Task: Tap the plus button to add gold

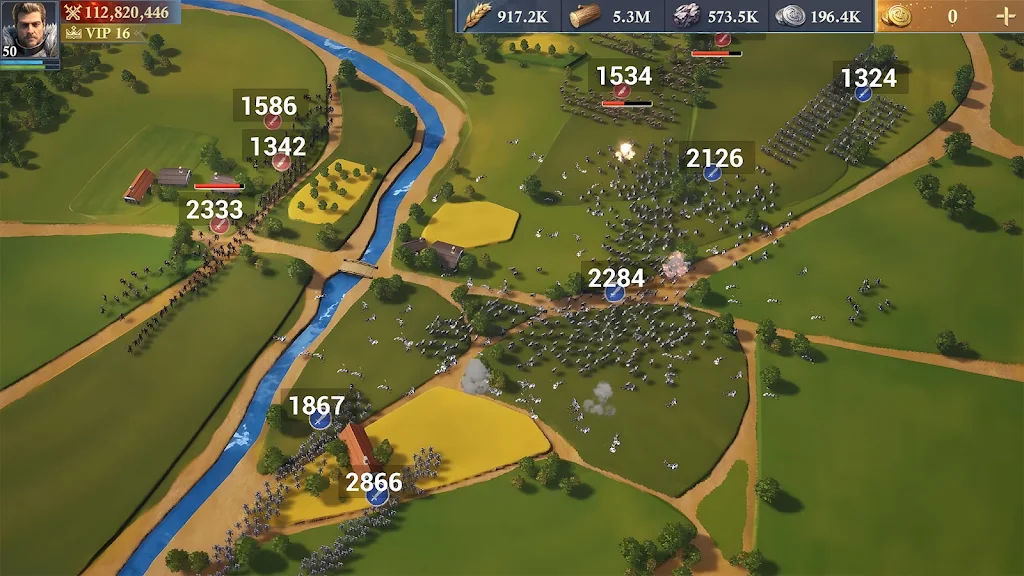Action: pos(1004,16)
